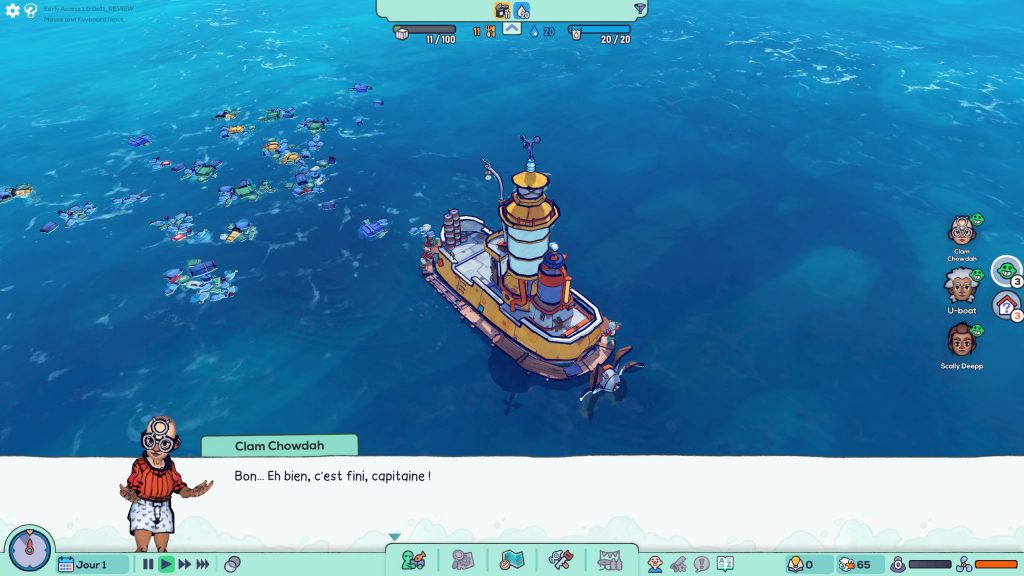This screenshot has height=576, width=1024.
Task: Select the food cans resource icon
Action: tap(502, 10)
